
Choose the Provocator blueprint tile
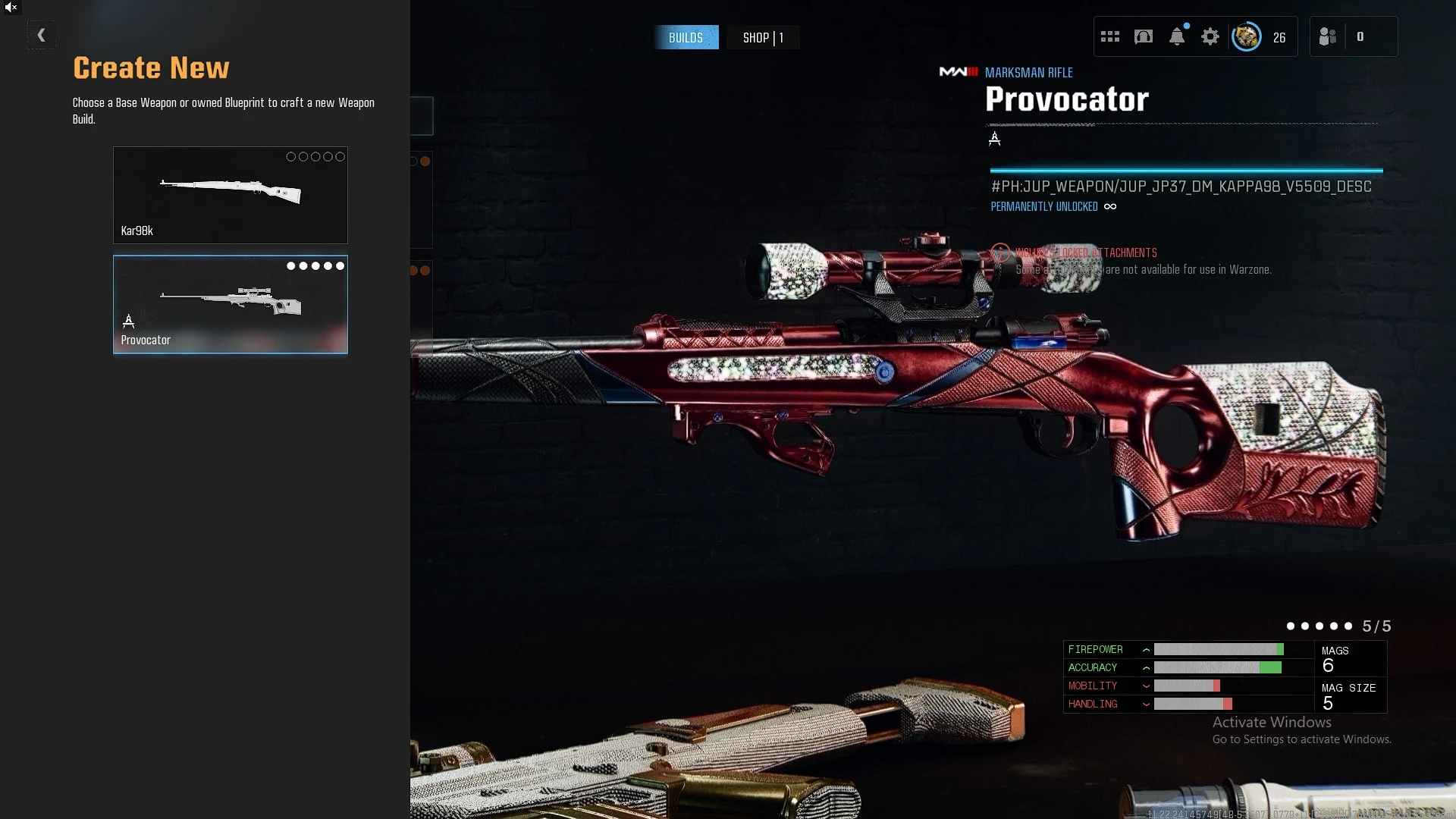(x=230, y=304)
